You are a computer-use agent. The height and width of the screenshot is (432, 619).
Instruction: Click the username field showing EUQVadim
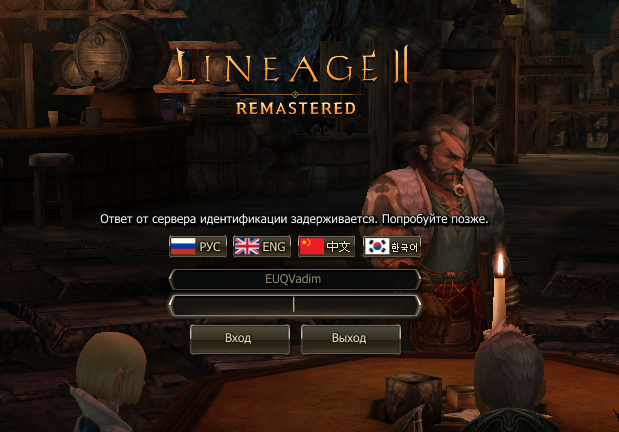coord(293,280)
